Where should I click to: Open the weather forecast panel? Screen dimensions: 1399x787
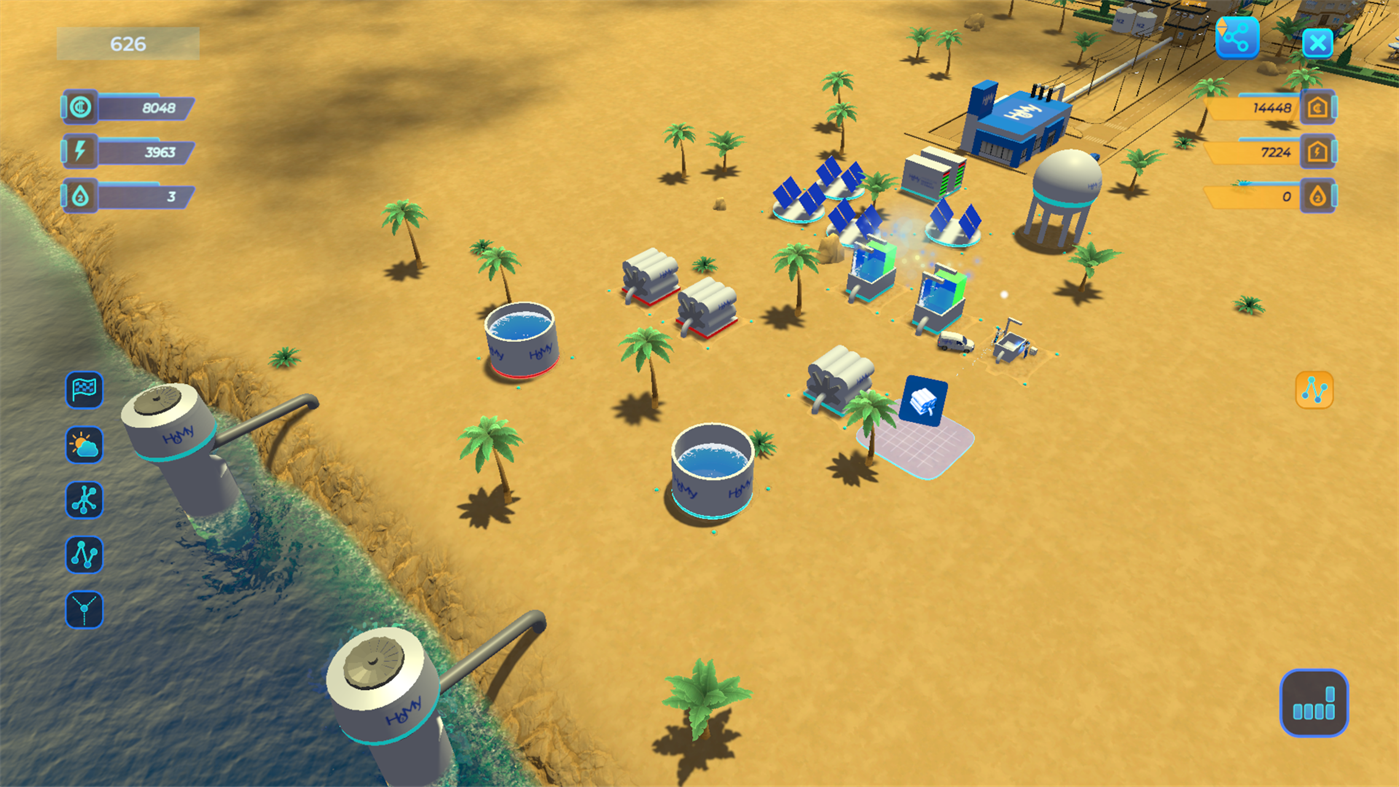point(84,445)
